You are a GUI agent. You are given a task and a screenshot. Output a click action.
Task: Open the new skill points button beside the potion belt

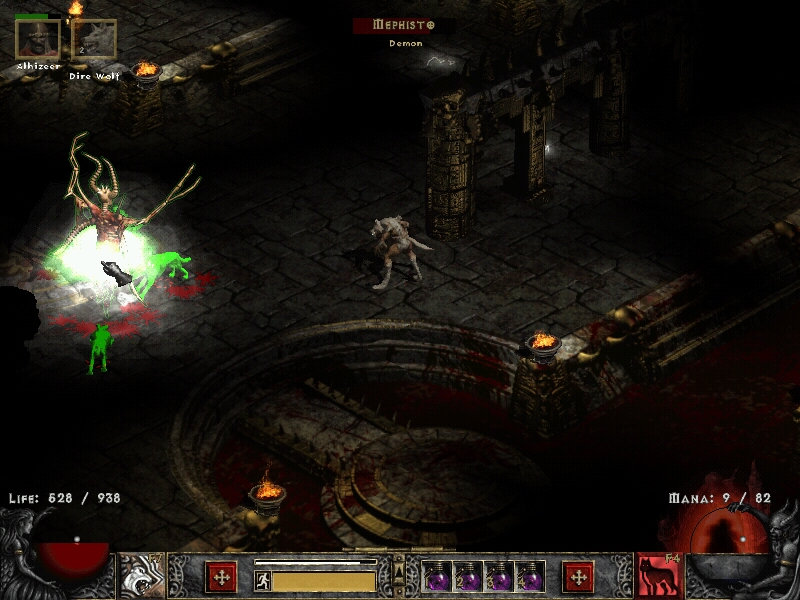click(578, 576)
